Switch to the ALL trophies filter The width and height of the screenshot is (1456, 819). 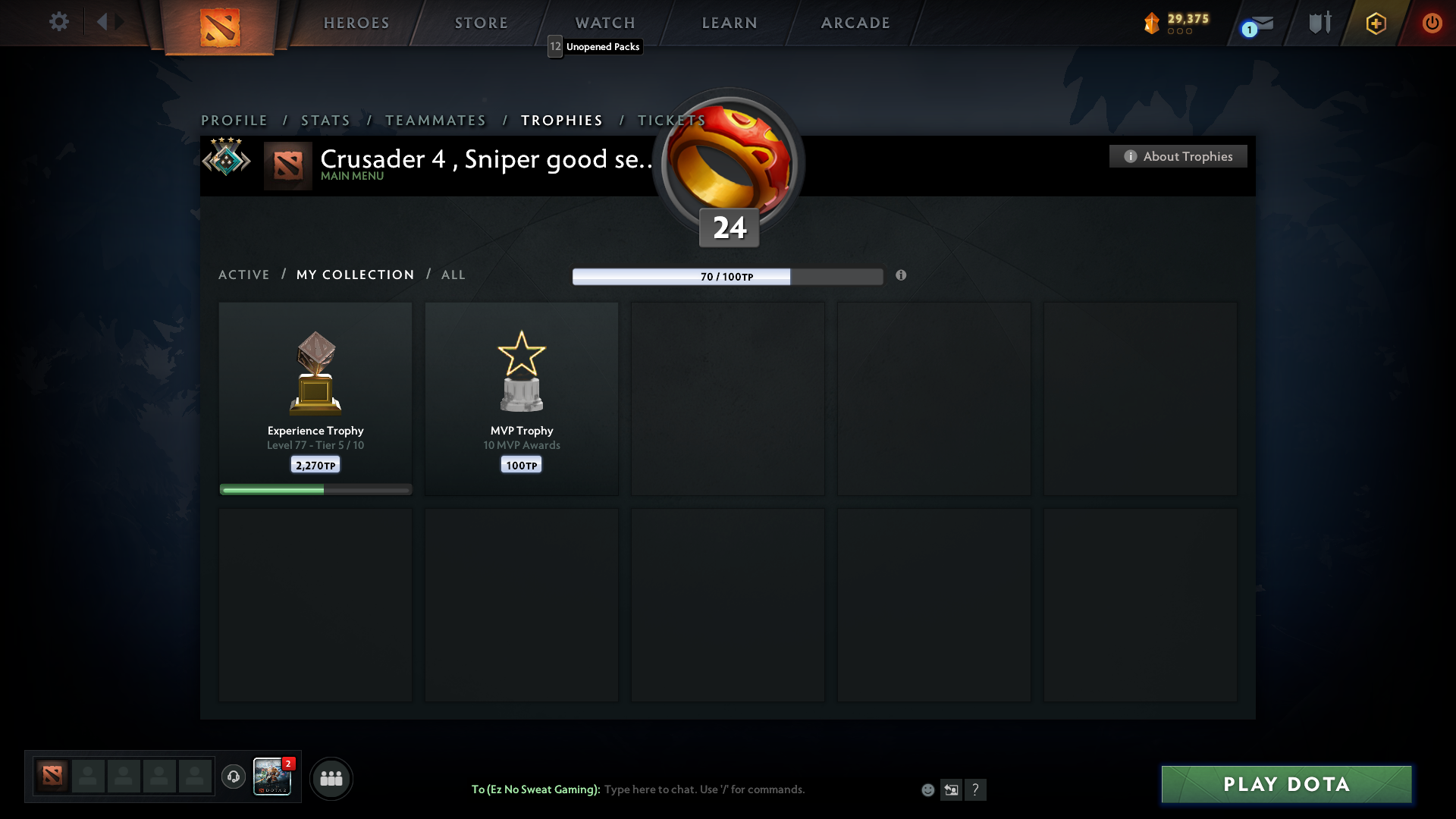click(x=453, y=275)
